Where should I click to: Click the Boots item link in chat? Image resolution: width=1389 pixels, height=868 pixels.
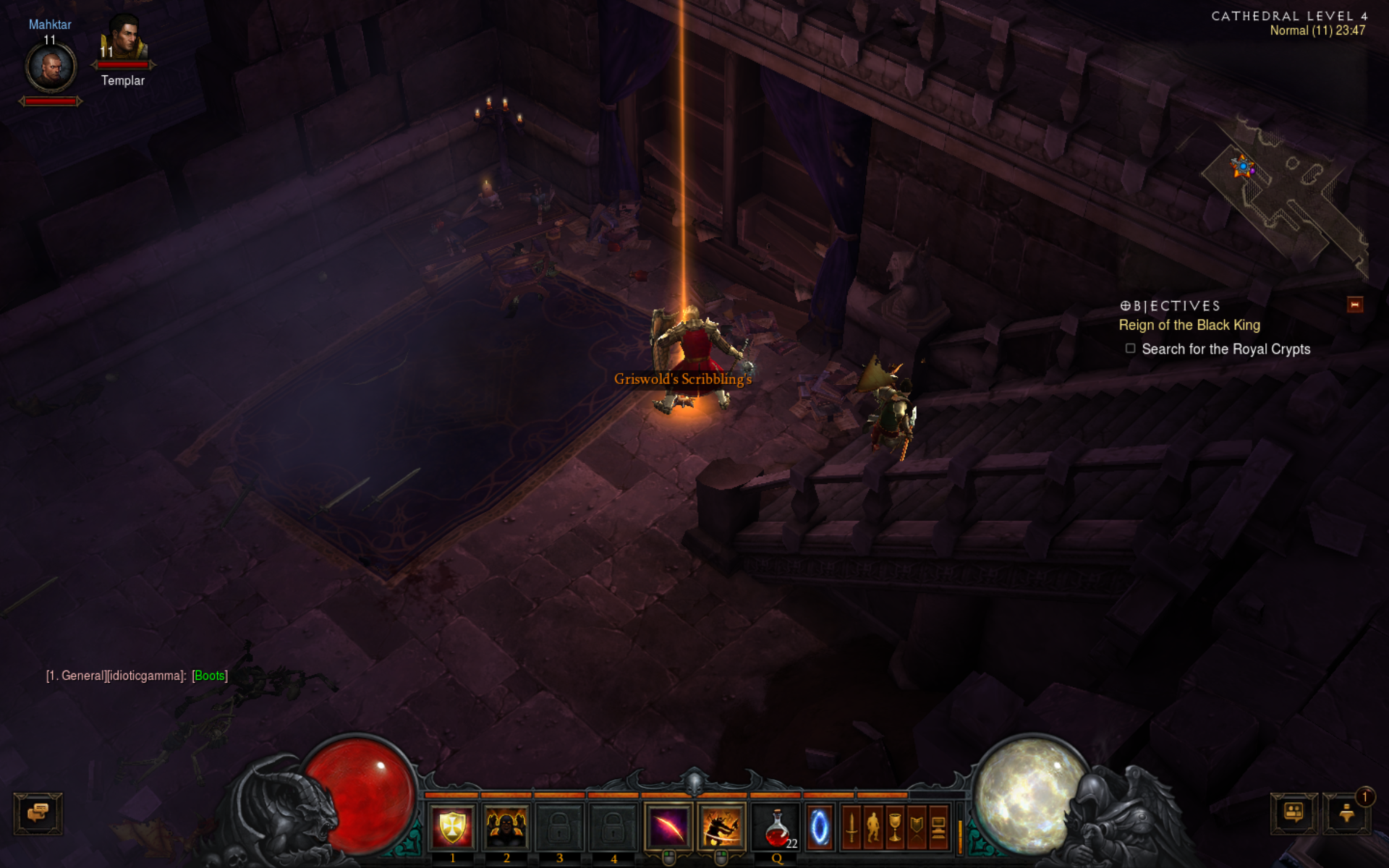click(x=210, y=676)
